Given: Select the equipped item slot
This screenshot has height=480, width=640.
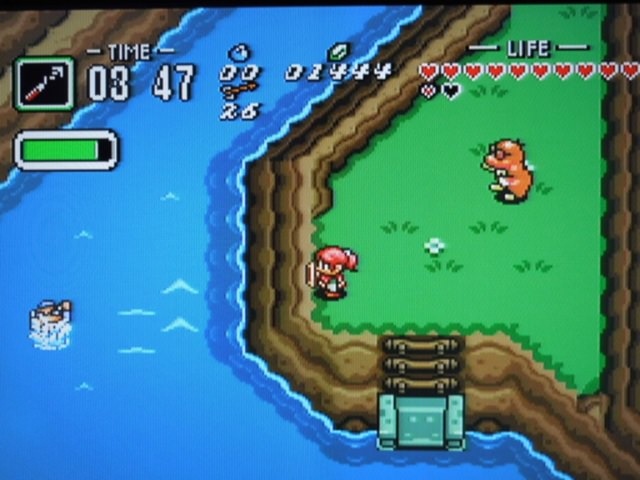Looking at the screenshot, I should [43, 83].
